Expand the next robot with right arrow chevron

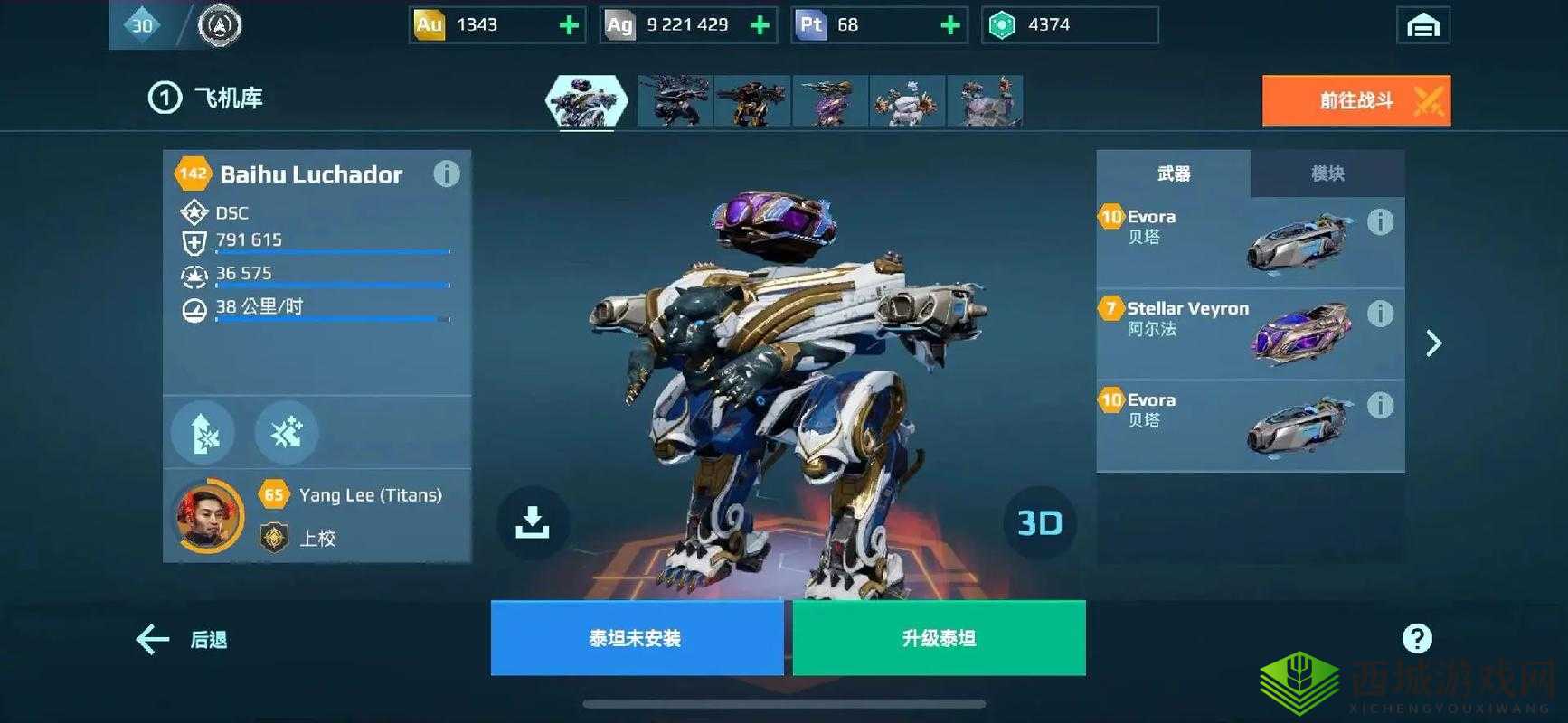click(1434, 343)
